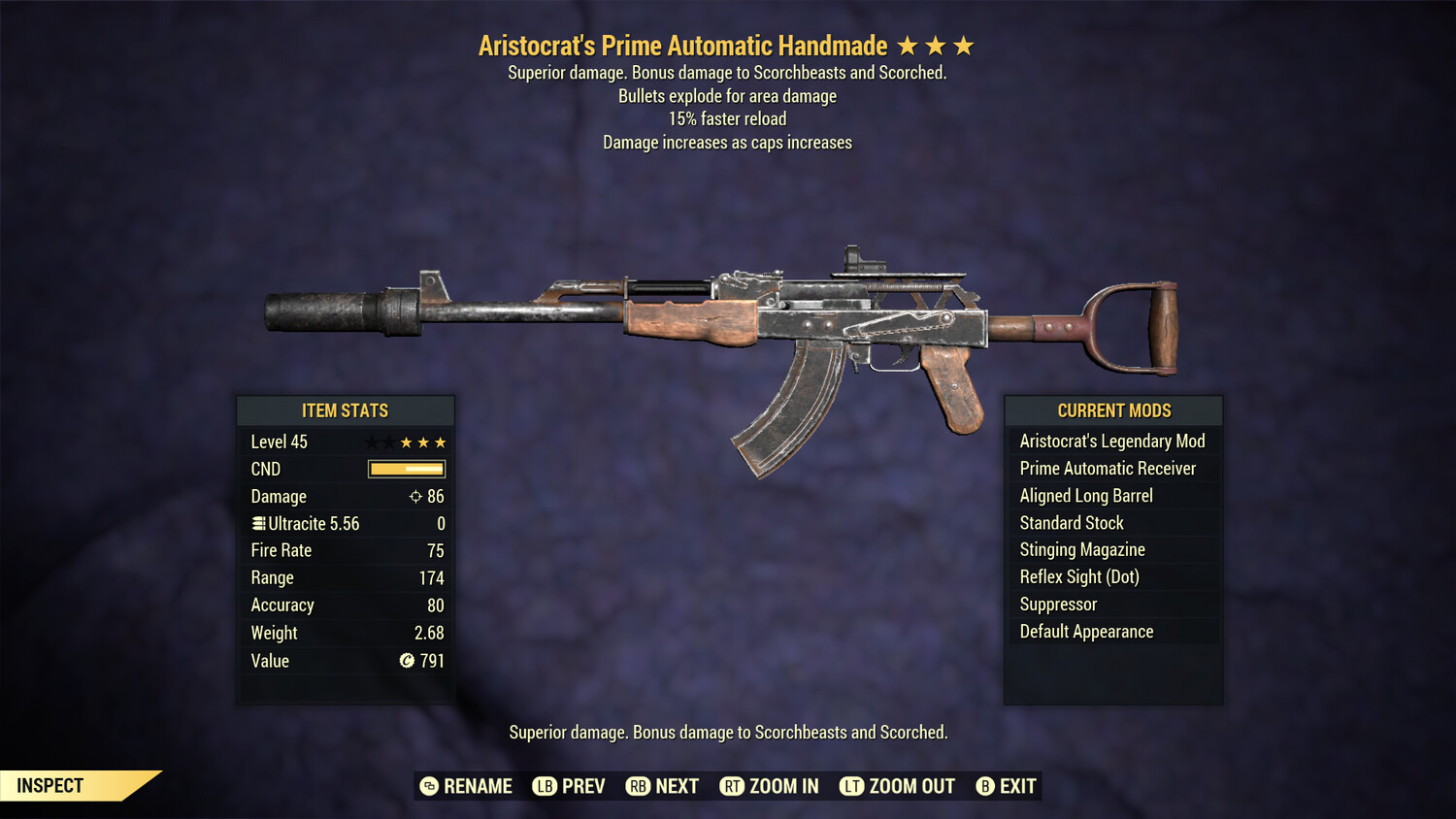Open the ITEM STATS panel header
1456x819 pixels.
click(x=346, y=410)
